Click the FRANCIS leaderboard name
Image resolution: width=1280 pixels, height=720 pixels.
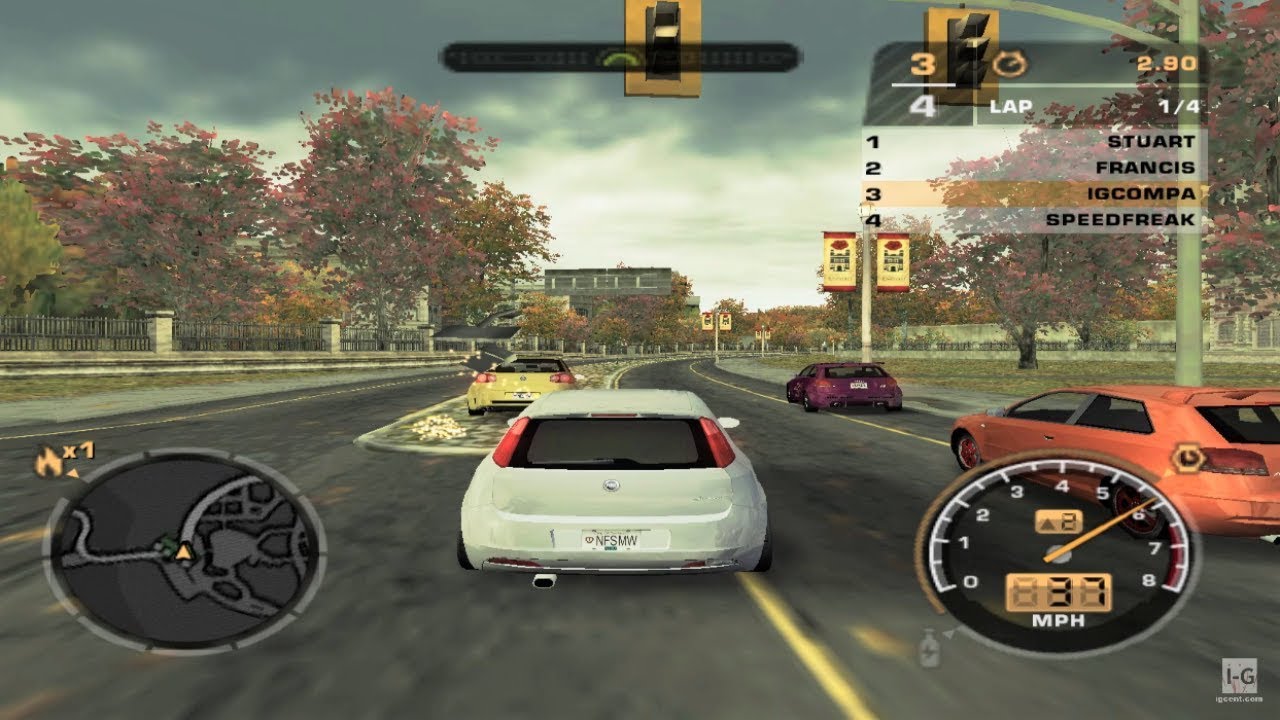pos(1146,167)
